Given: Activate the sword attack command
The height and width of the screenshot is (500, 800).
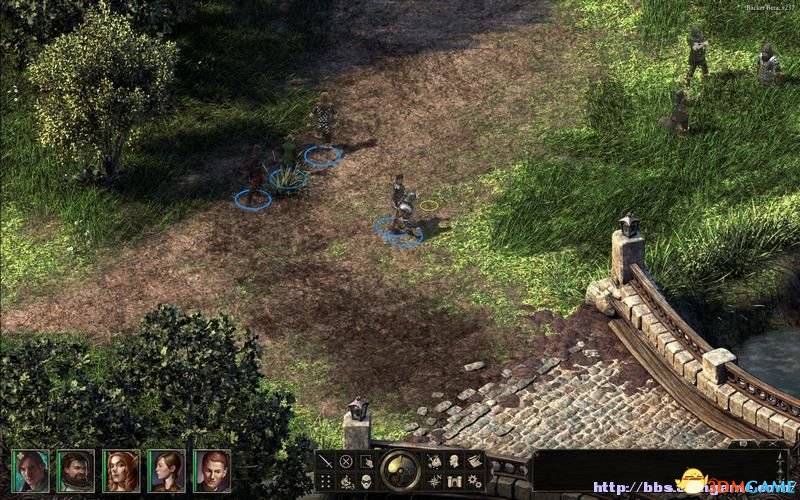Looking at the screenshot, I should 327,461.
